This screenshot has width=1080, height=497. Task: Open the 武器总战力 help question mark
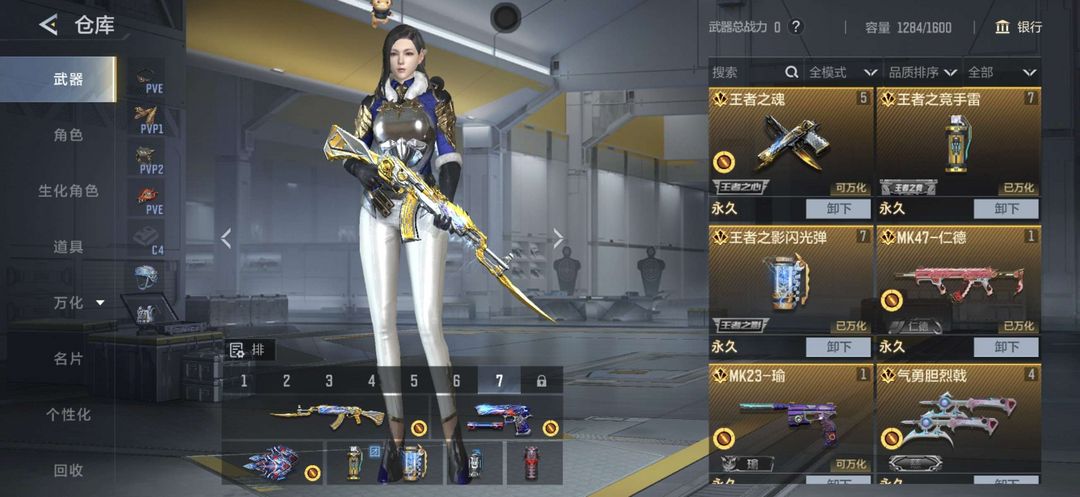(796, 27)
